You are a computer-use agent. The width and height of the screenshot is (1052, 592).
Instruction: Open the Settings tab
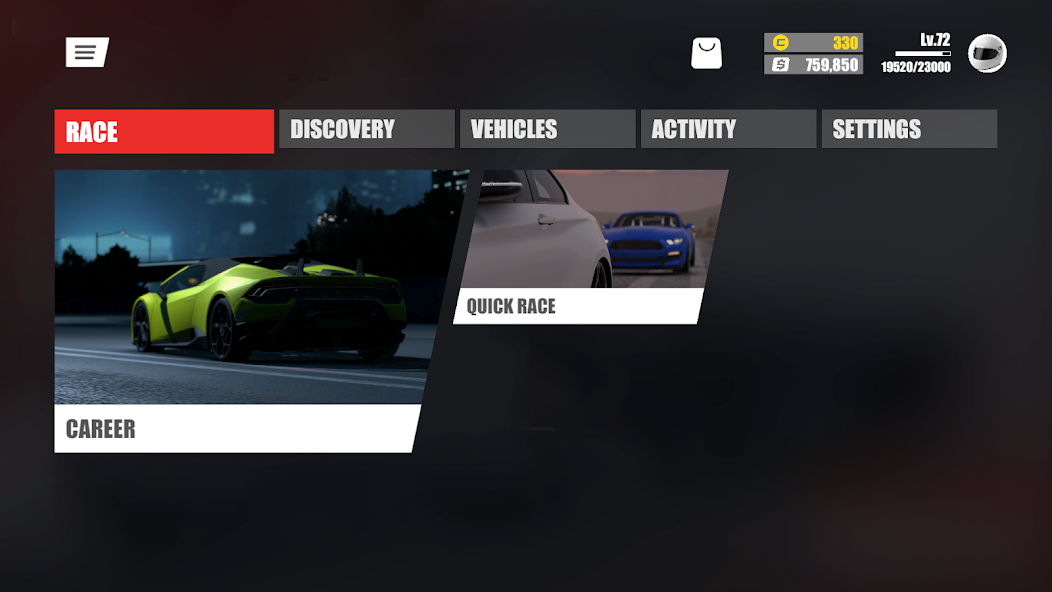click(909, 130)
